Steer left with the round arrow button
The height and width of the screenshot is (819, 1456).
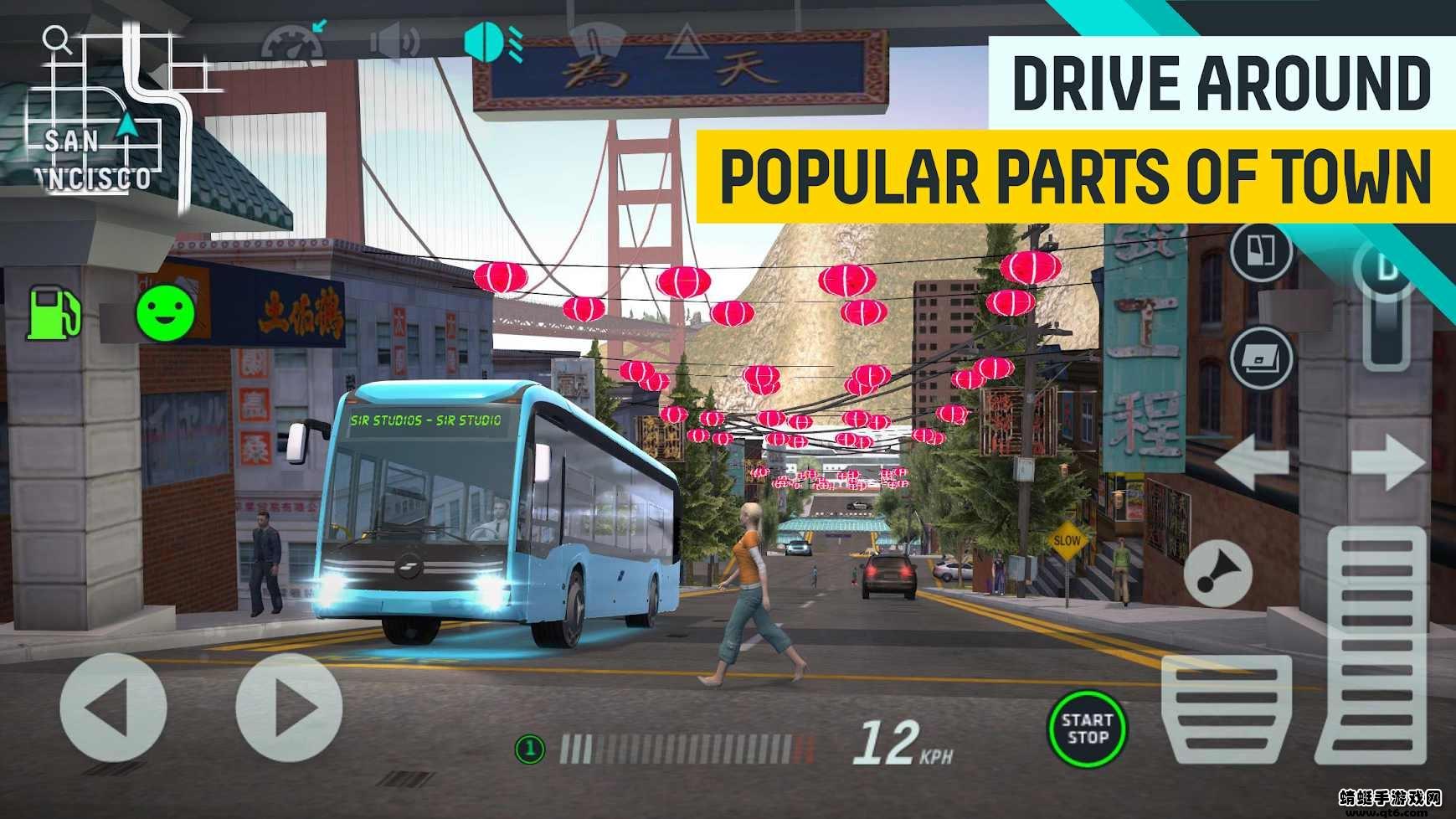click(113, 708)
